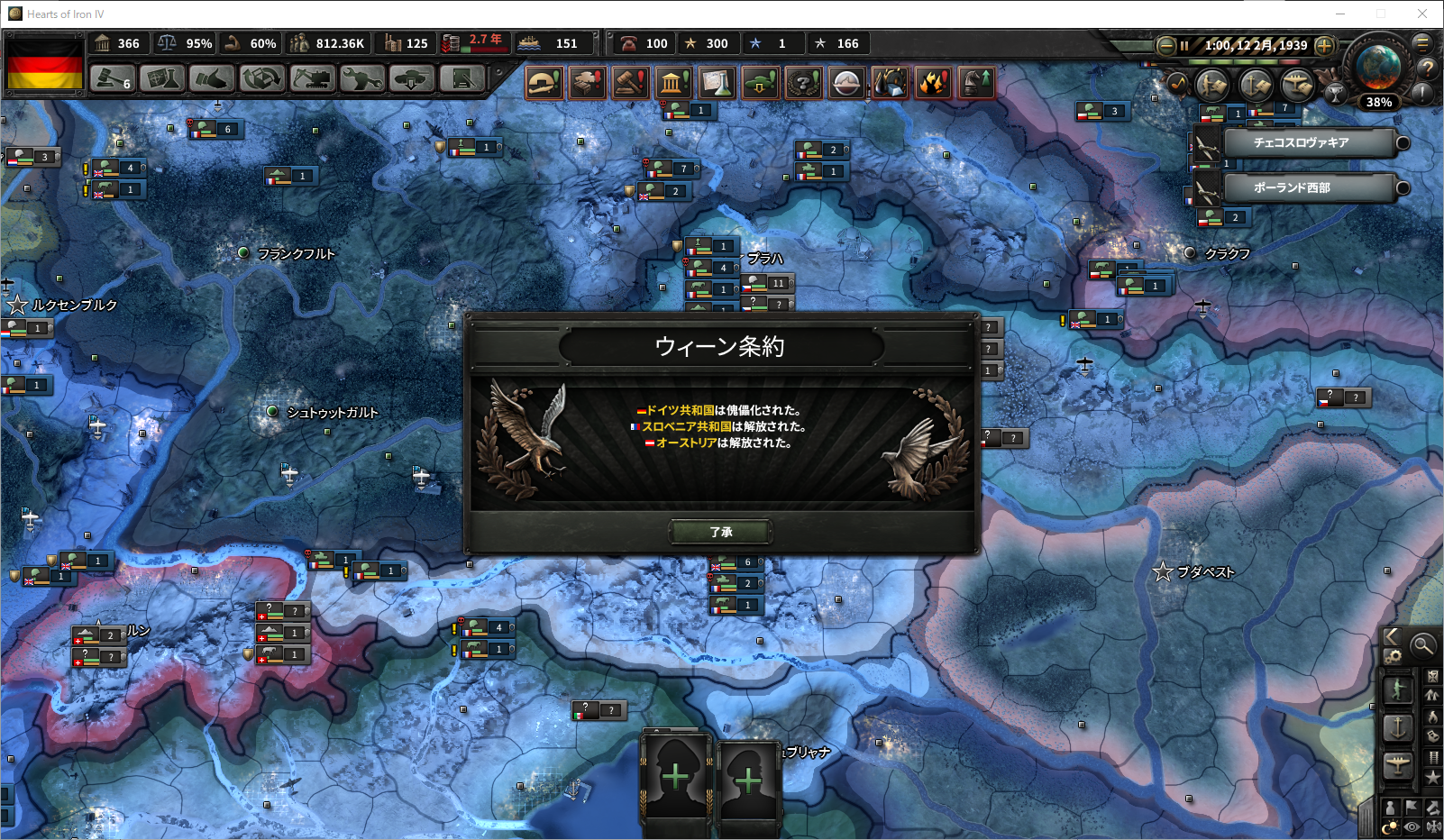
Task: Open the map search magnifying glass
Action: (x=1422, y=644)
